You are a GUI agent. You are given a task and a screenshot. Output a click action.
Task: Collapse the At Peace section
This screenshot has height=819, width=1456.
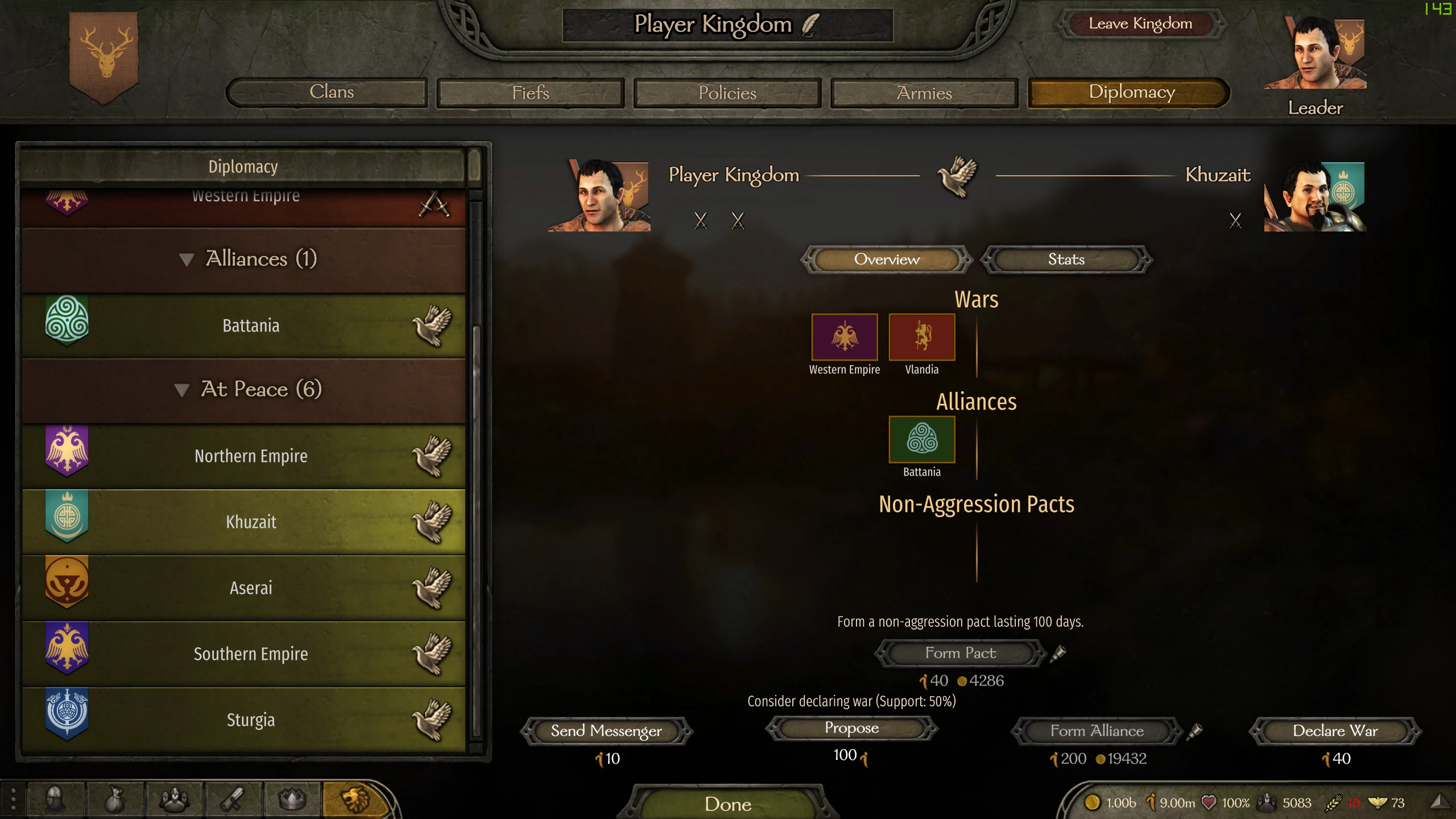[x=184, y=390]
